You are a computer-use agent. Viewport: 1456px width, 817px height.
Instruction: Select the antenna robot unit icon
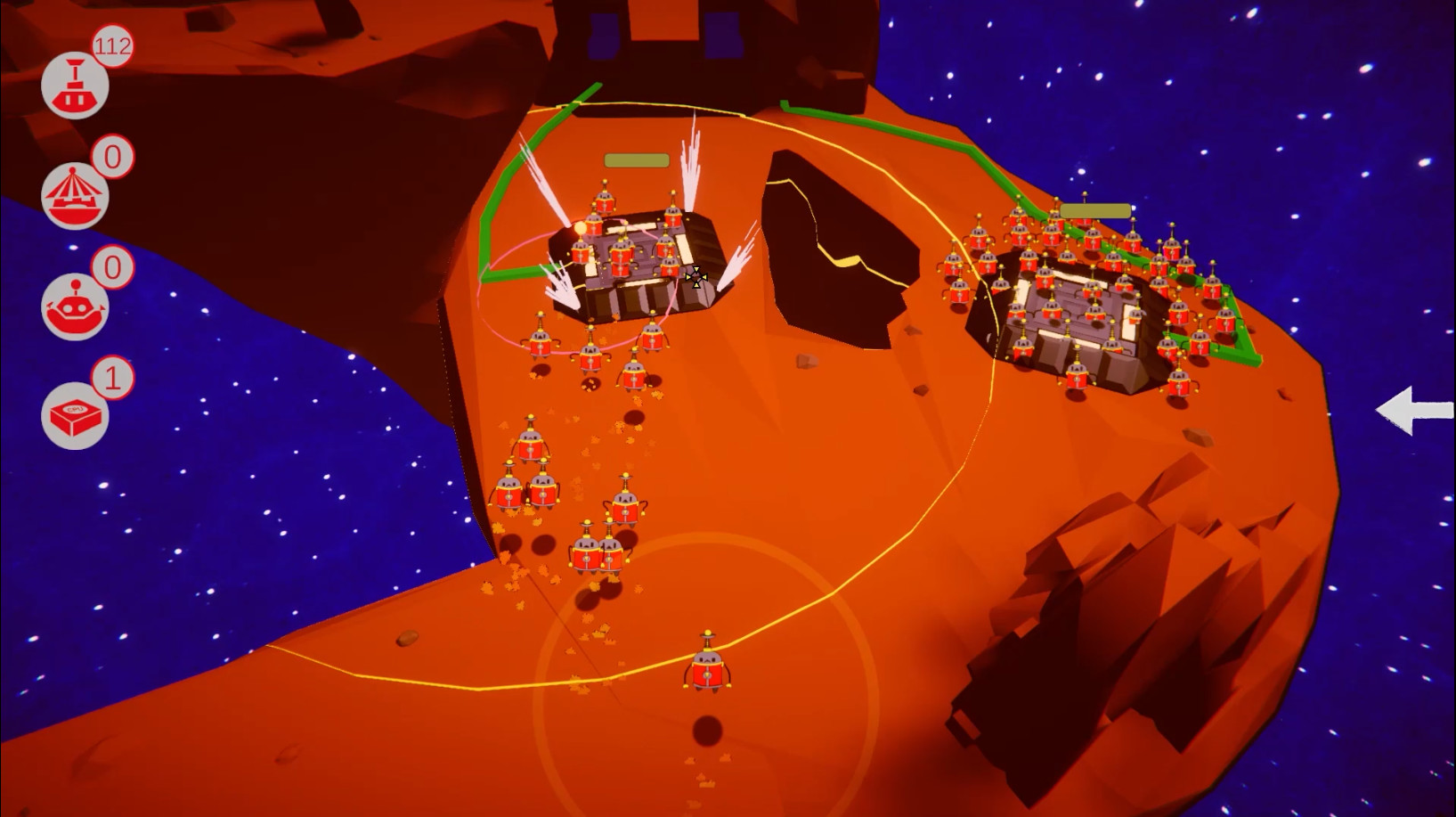tap(75, 86)
